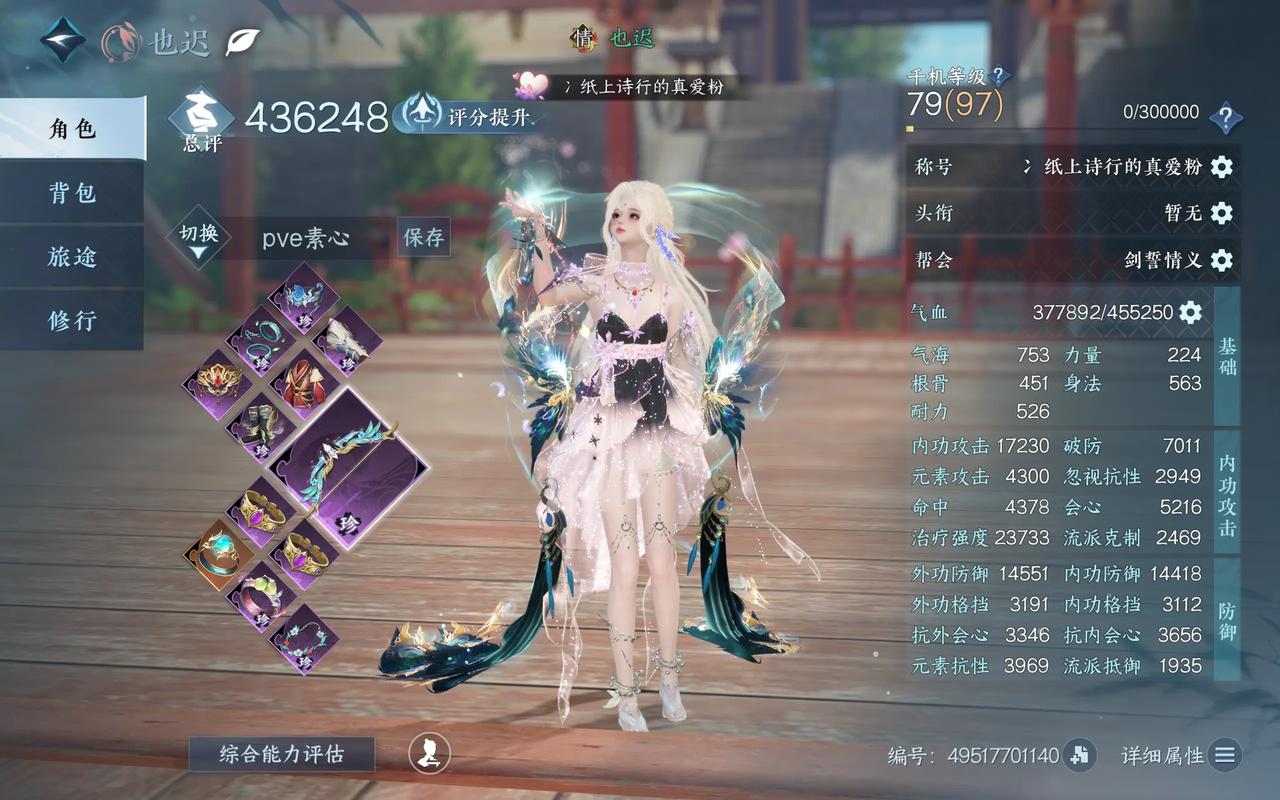Go back using the top-left diamond icon
The width and height of the screenshot is (1280, 800).
pos(63,40)
